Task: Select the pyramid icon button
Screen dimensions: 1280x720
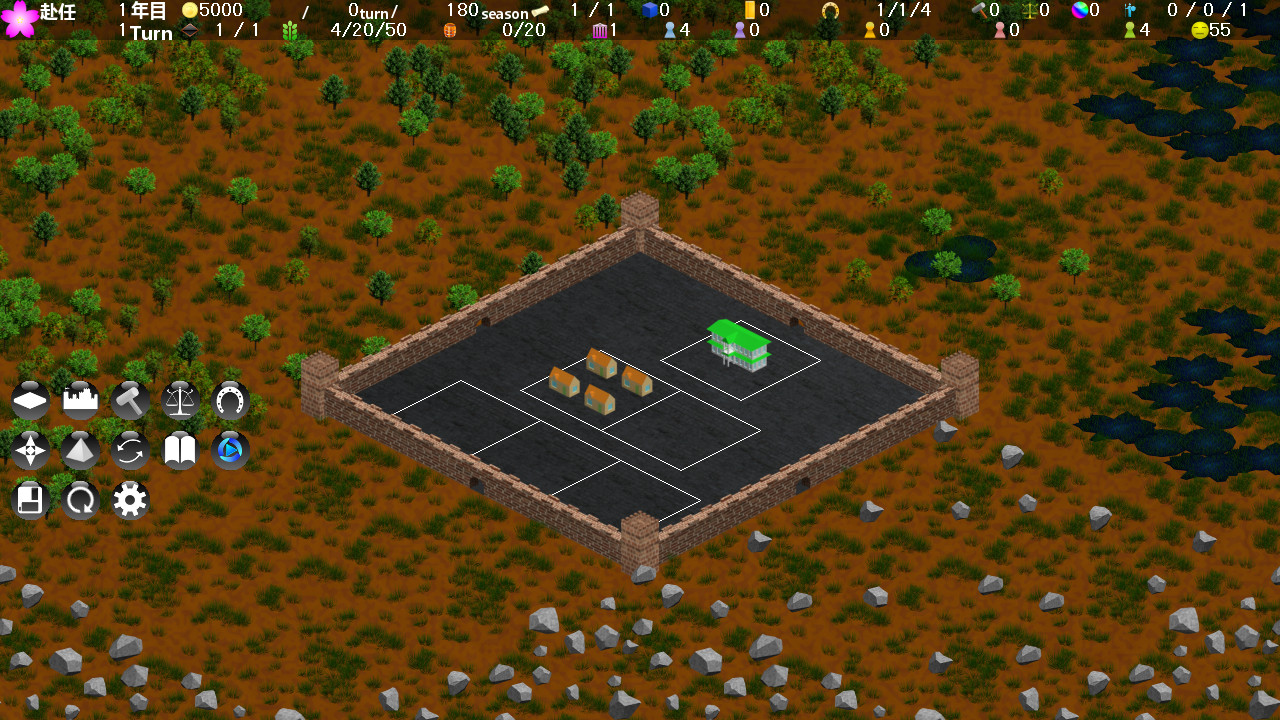Action: click(81, 450)
